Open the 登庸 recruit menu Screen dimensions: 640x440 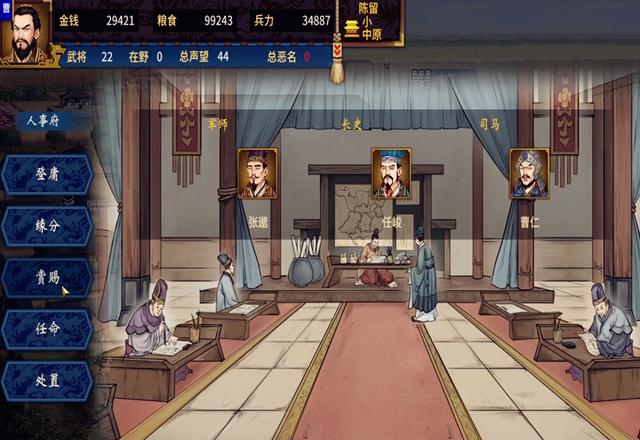click(47, 174)
